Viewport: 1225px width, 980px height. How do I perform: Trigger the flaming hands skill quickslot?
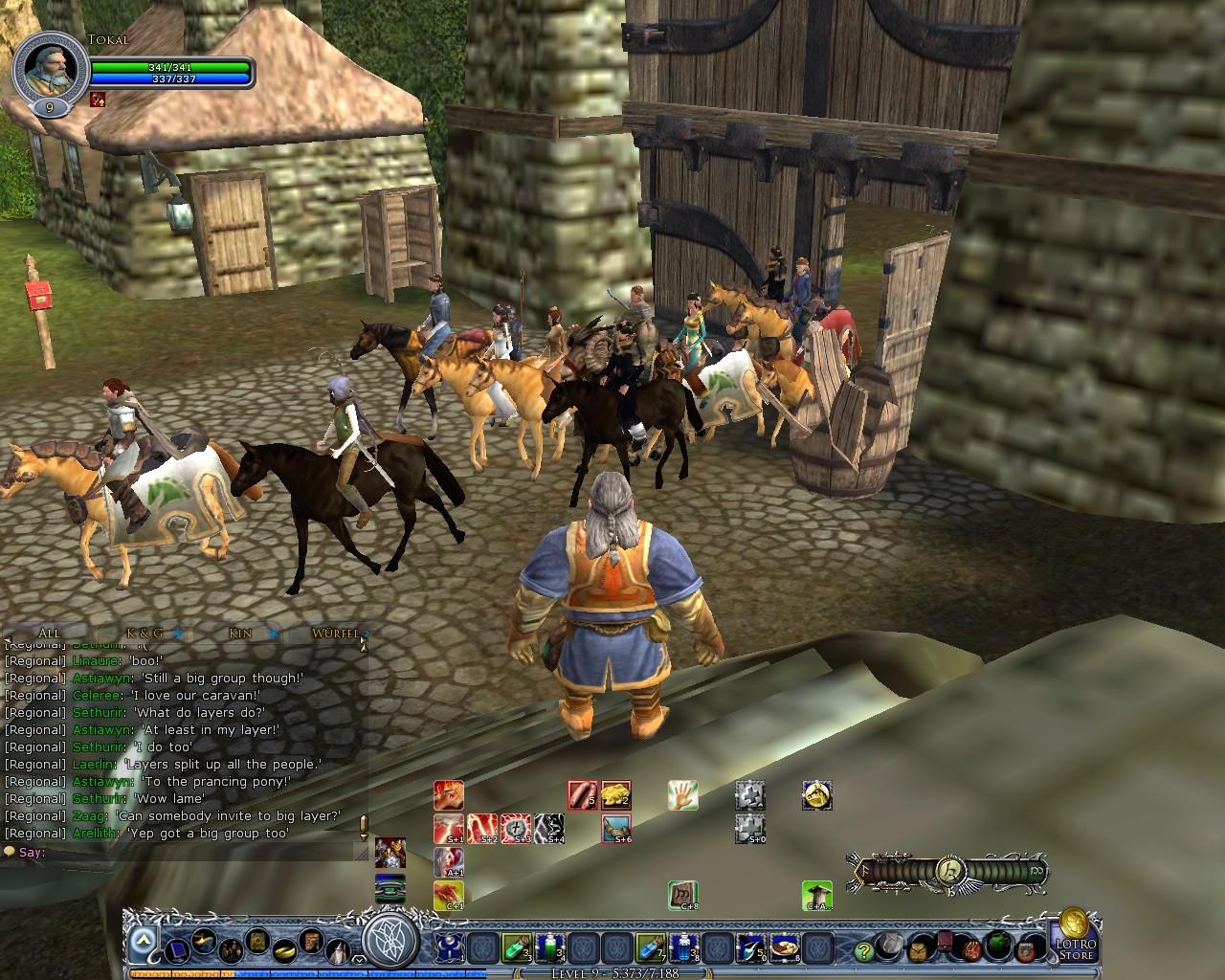tap(448, 793)
